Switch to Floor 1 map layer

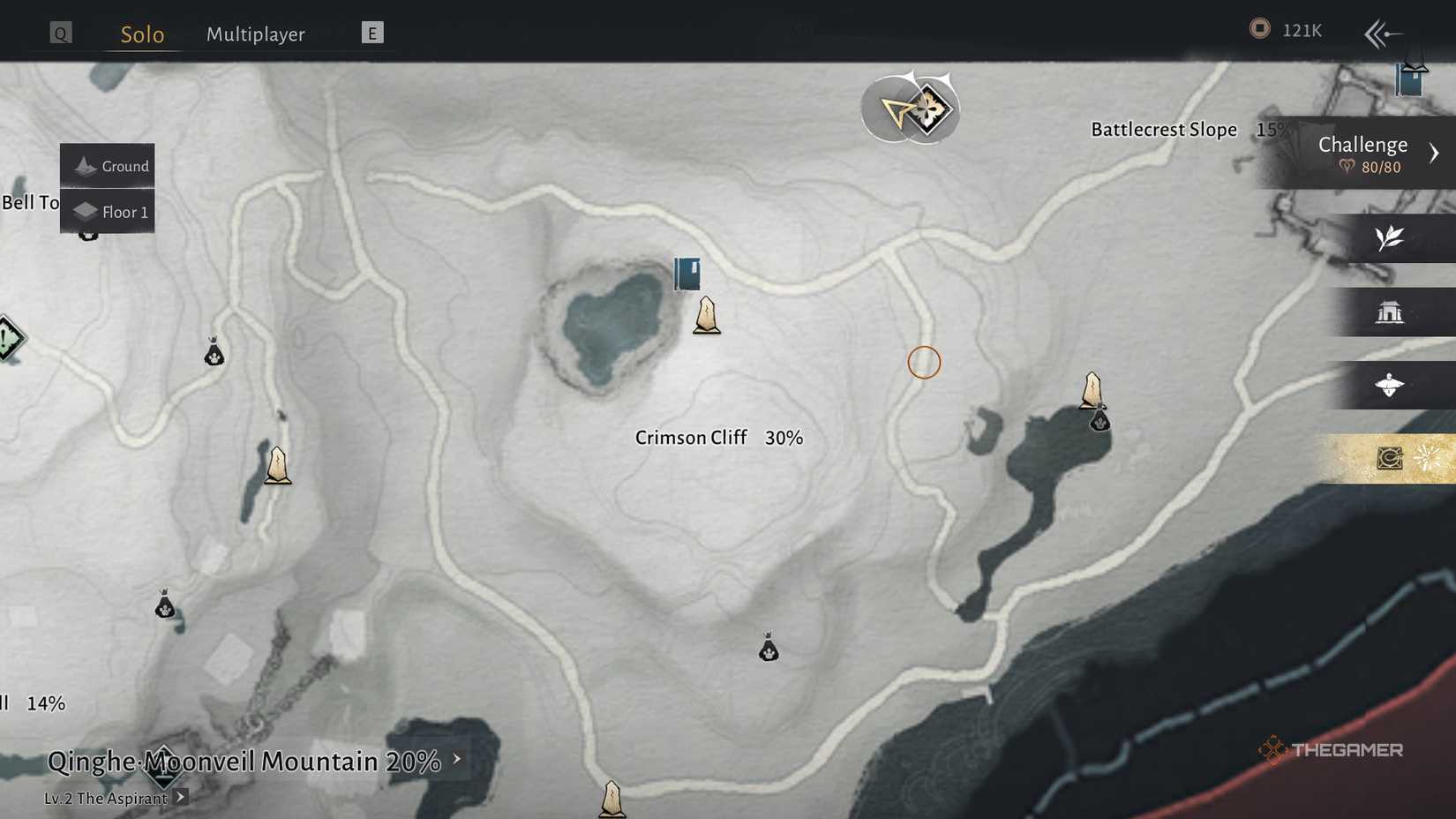(108, 212)
